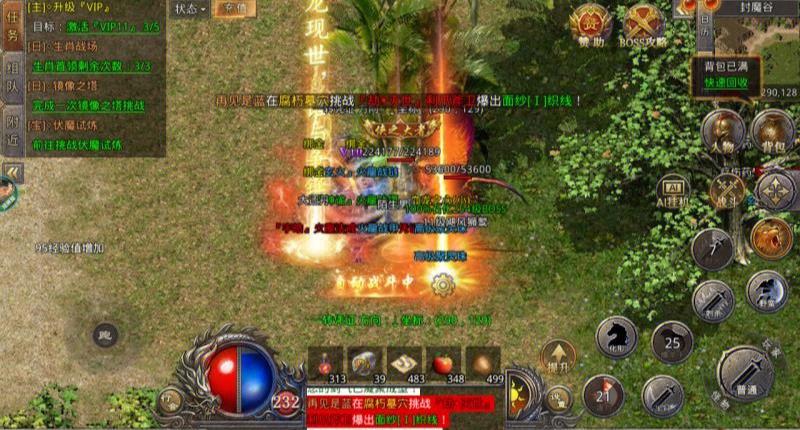The height and width of the screenshot is (430, 800).
Task: Collapse the quest panel with the double-arrow button
Action: (12, 172)
